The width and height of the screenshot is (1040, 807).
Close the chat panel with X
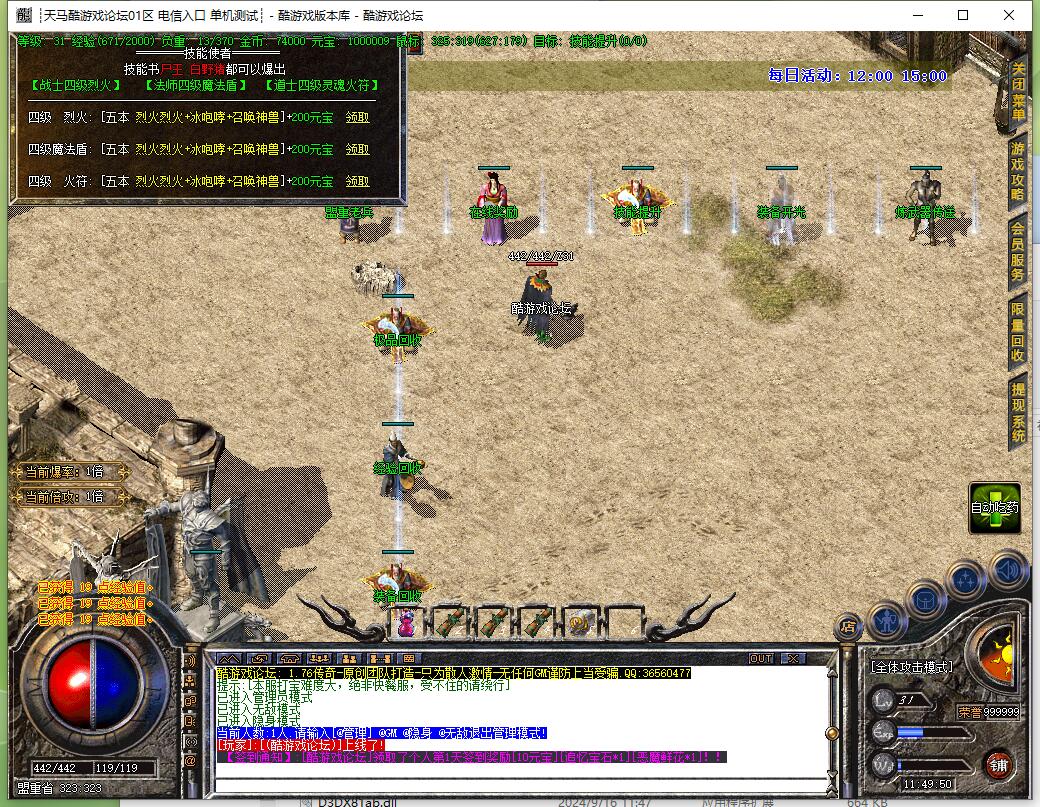coord(791,658)
